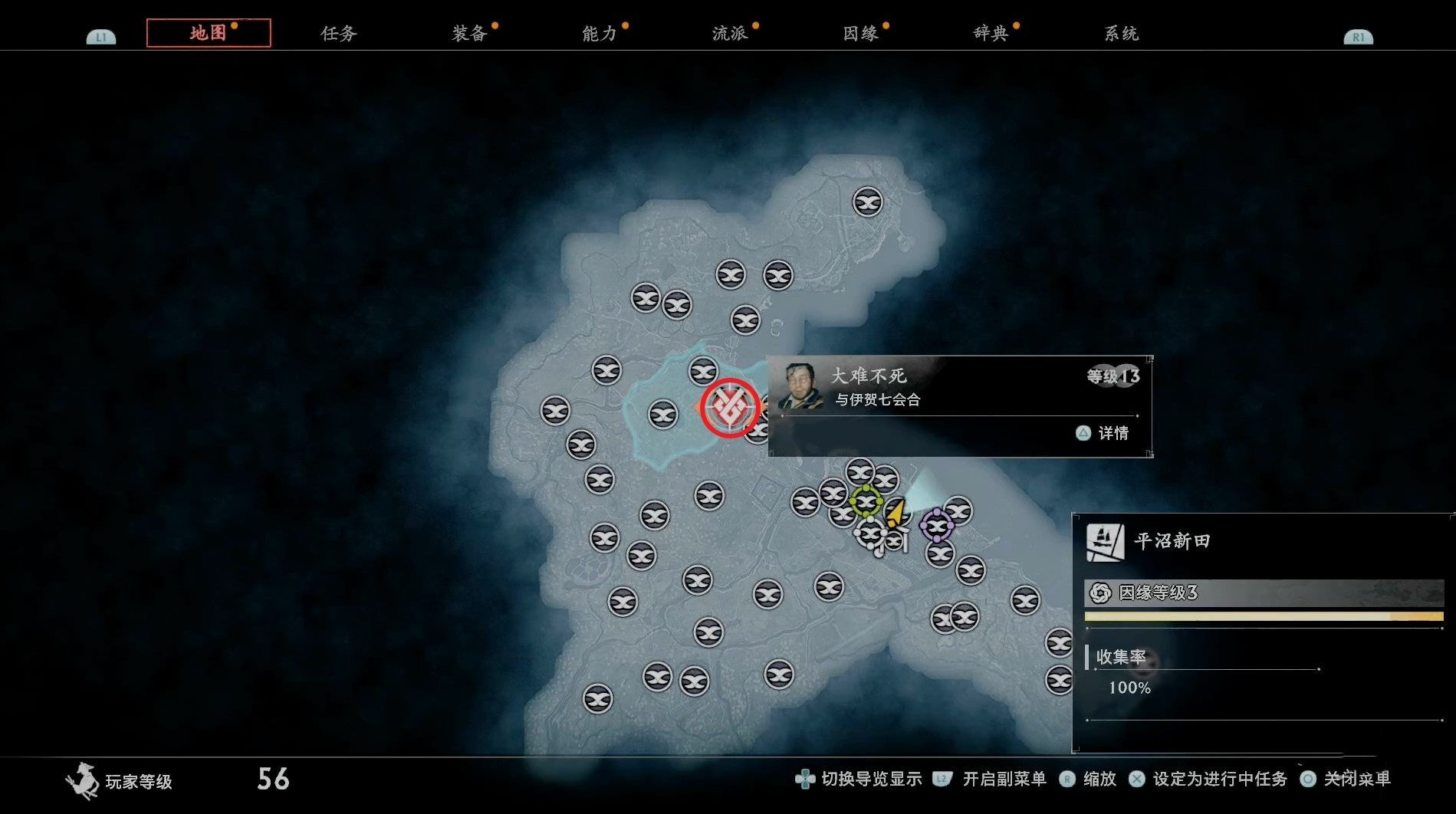Open the 流派 styles tab
This screenshot has height=814, width=1456.
pyautogui.click(x=729, y=34)
